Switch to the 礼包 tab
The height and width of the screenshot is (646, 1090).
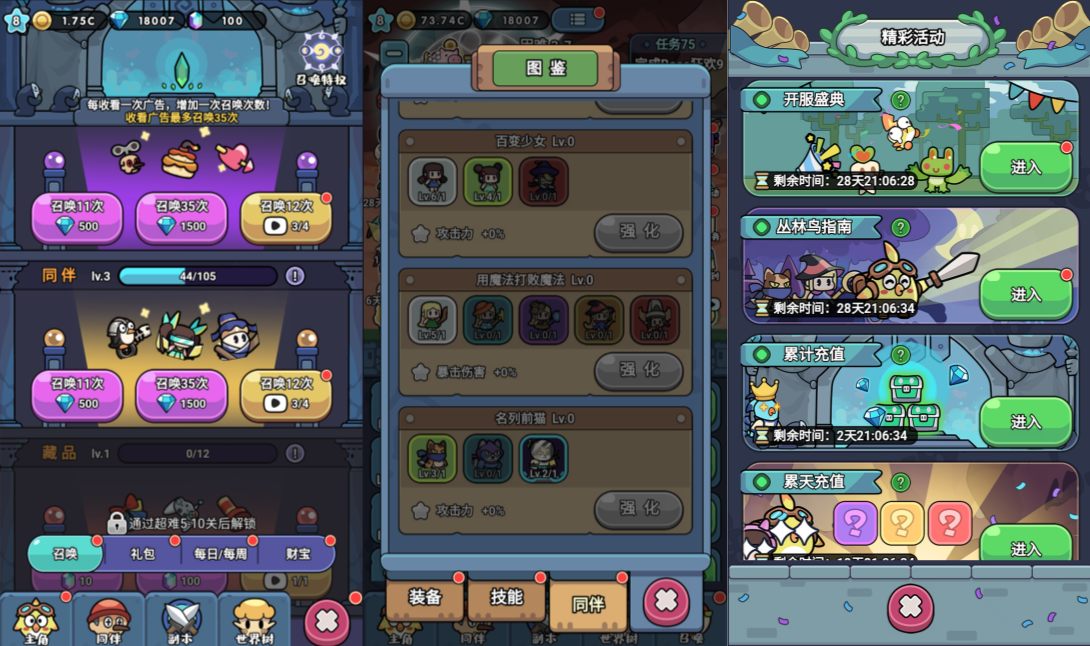coord(143,553)
